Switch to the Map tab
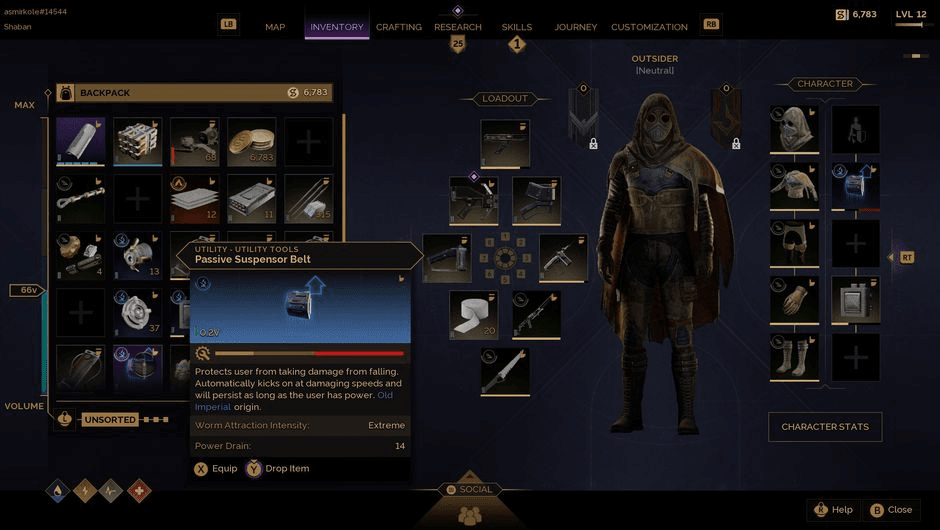 [x=275, y=27]
